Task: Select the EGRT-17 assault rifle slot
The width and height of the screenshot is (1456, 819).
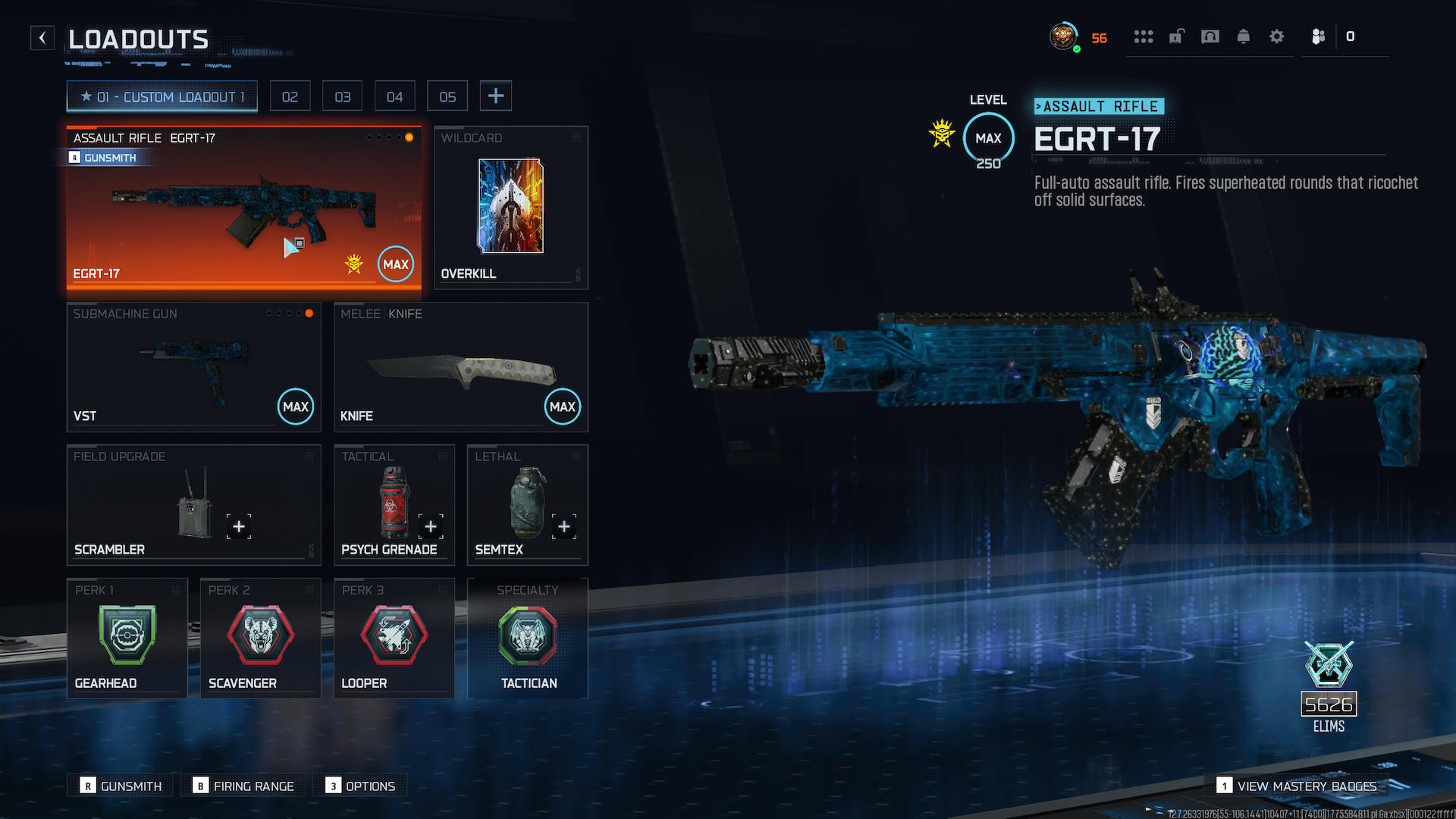Action: click(x=243, y=209)
